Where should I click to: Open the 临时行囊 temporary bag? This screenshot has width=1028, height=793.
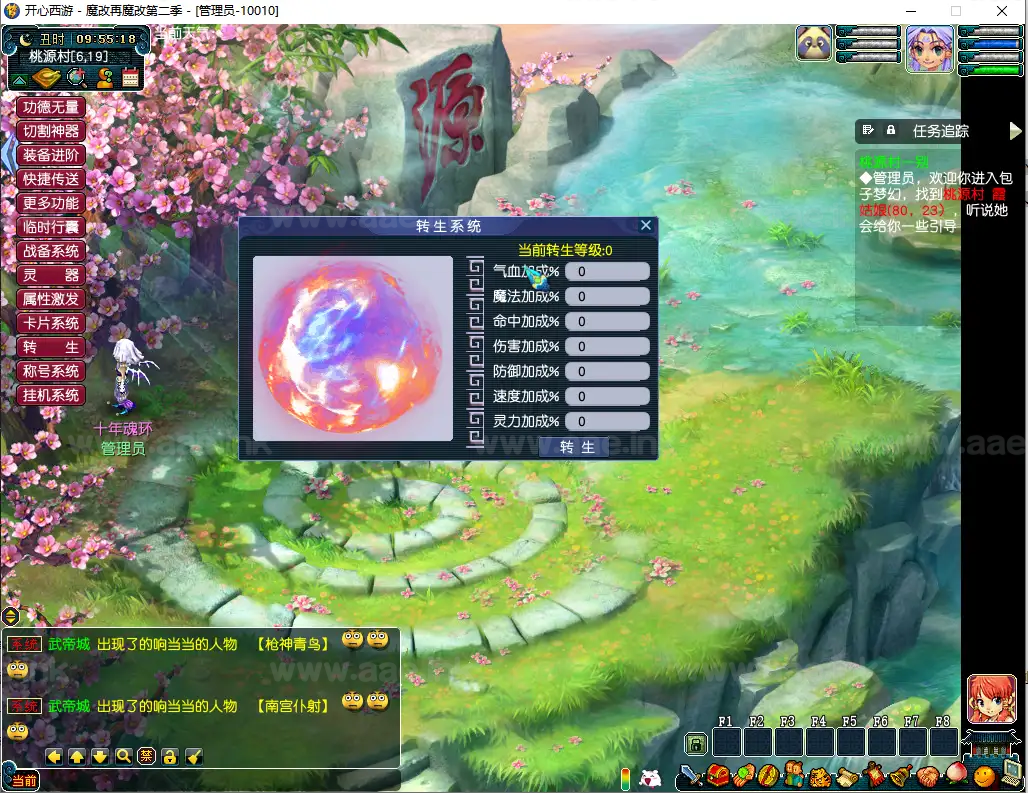point(51,227)
